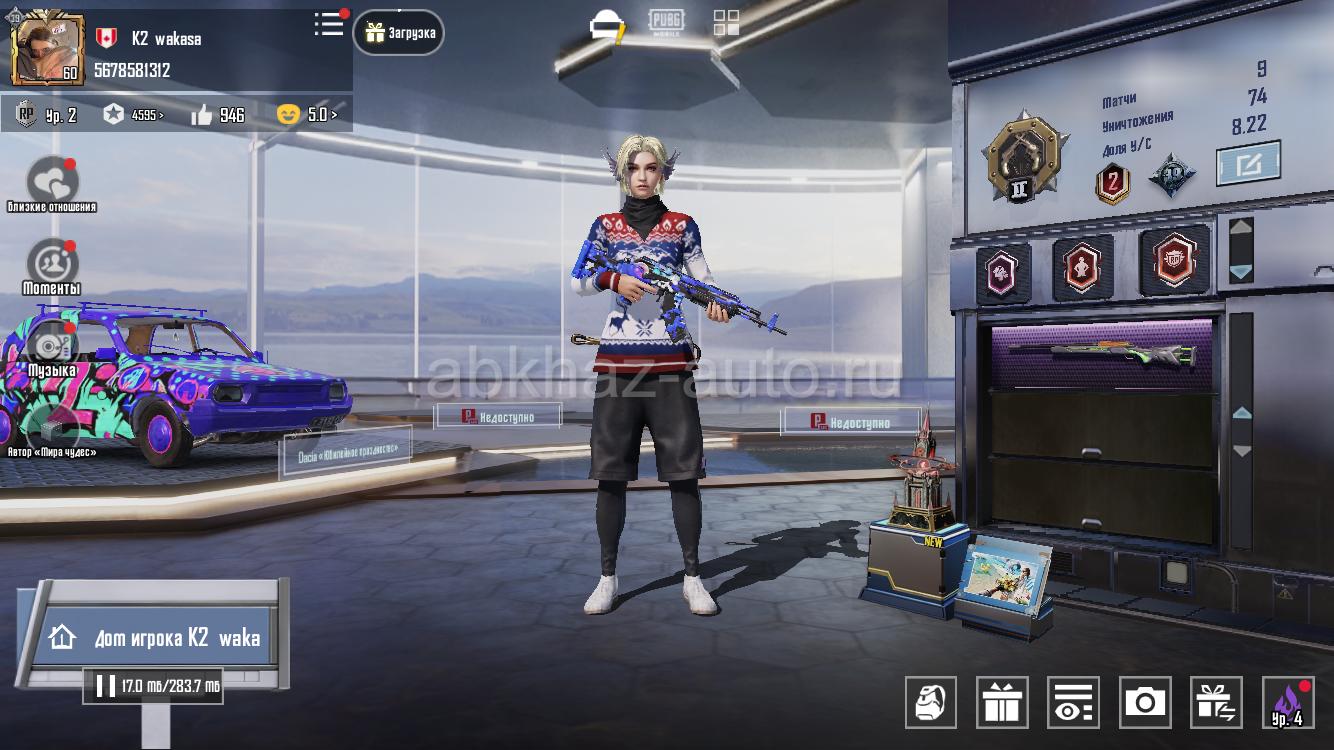Open the gift exchange arrows button
The image size is (1334, 750).
click(1216, 702)
